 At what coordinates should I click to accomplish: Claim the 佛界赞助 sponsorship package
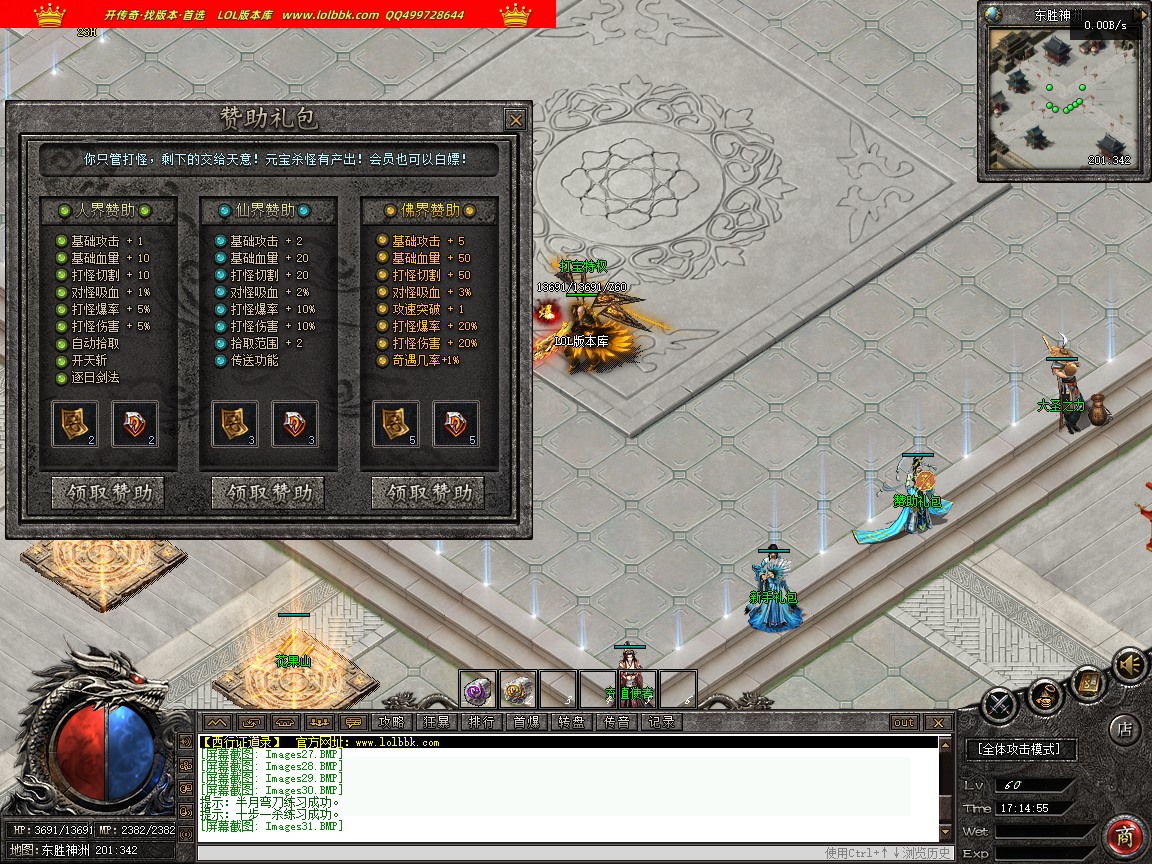pyautogui.click(x=428, y=493)
